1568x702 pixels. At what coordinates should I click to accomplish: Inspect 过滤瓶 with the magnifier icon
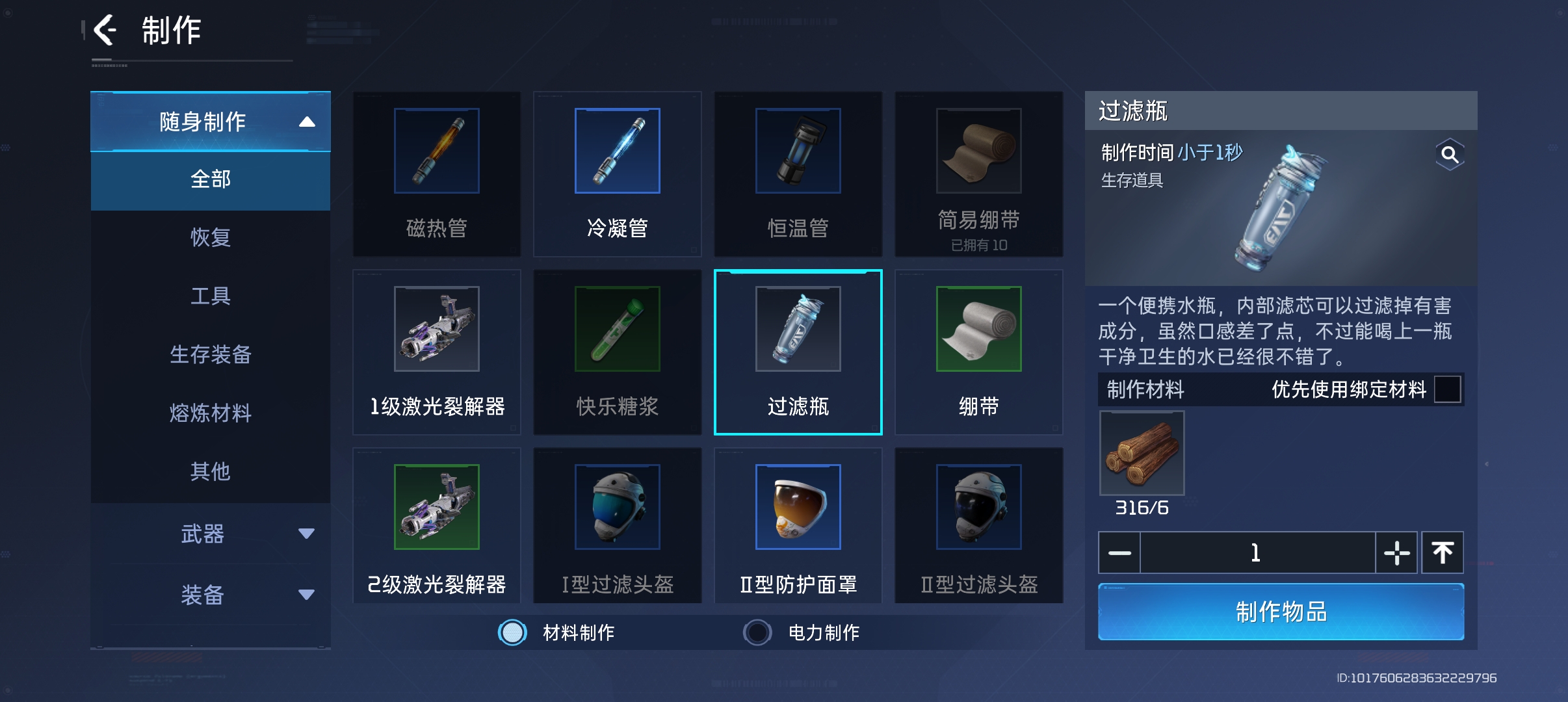click(x=1449, y=155)
